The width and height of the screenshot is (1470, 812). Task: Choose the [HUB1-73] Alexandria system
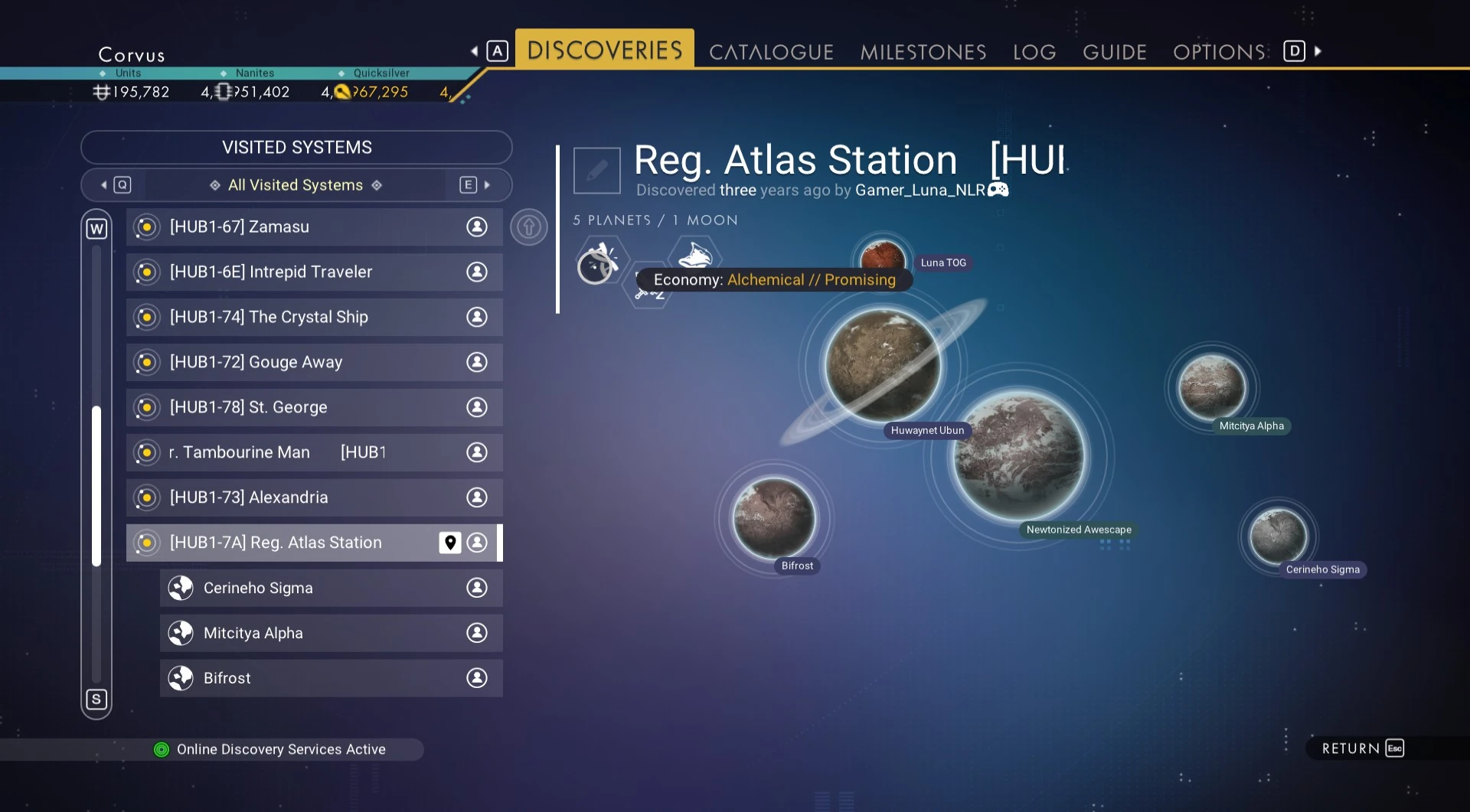pyautogui.click(x=314, y=498)
